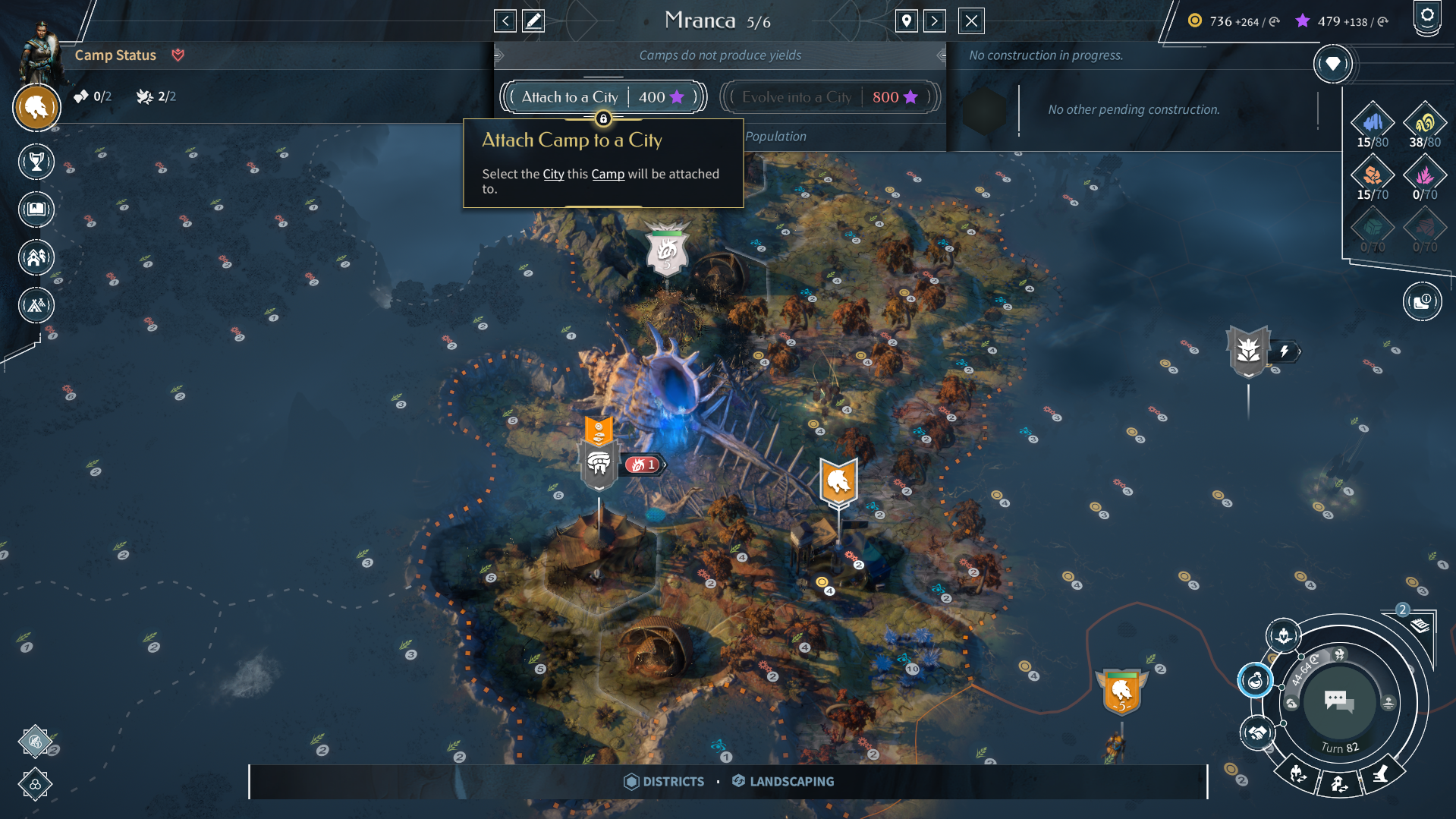Open the vistas screenshot panel icon

coord(36,209)
